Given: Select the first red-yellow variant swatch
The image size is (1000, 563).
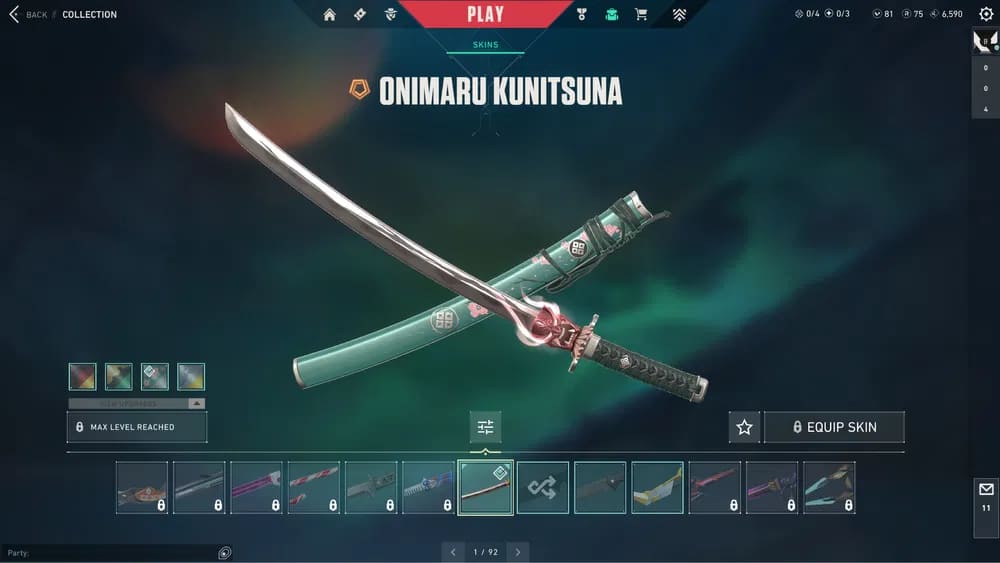Looking at the screenshot, I should (x=83, y=376).
